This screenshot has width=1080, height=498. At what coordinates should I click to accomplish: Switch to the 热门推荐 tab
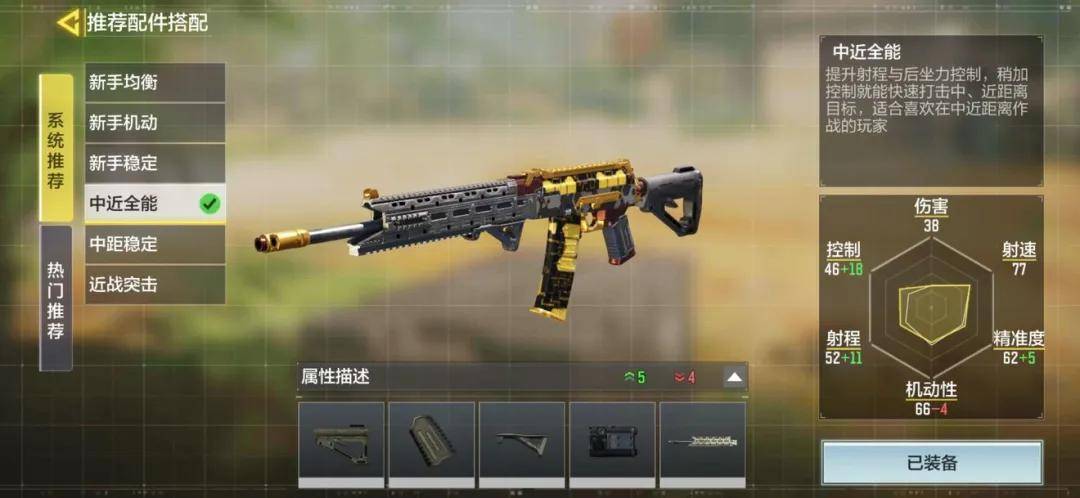[x=56, y=298]
